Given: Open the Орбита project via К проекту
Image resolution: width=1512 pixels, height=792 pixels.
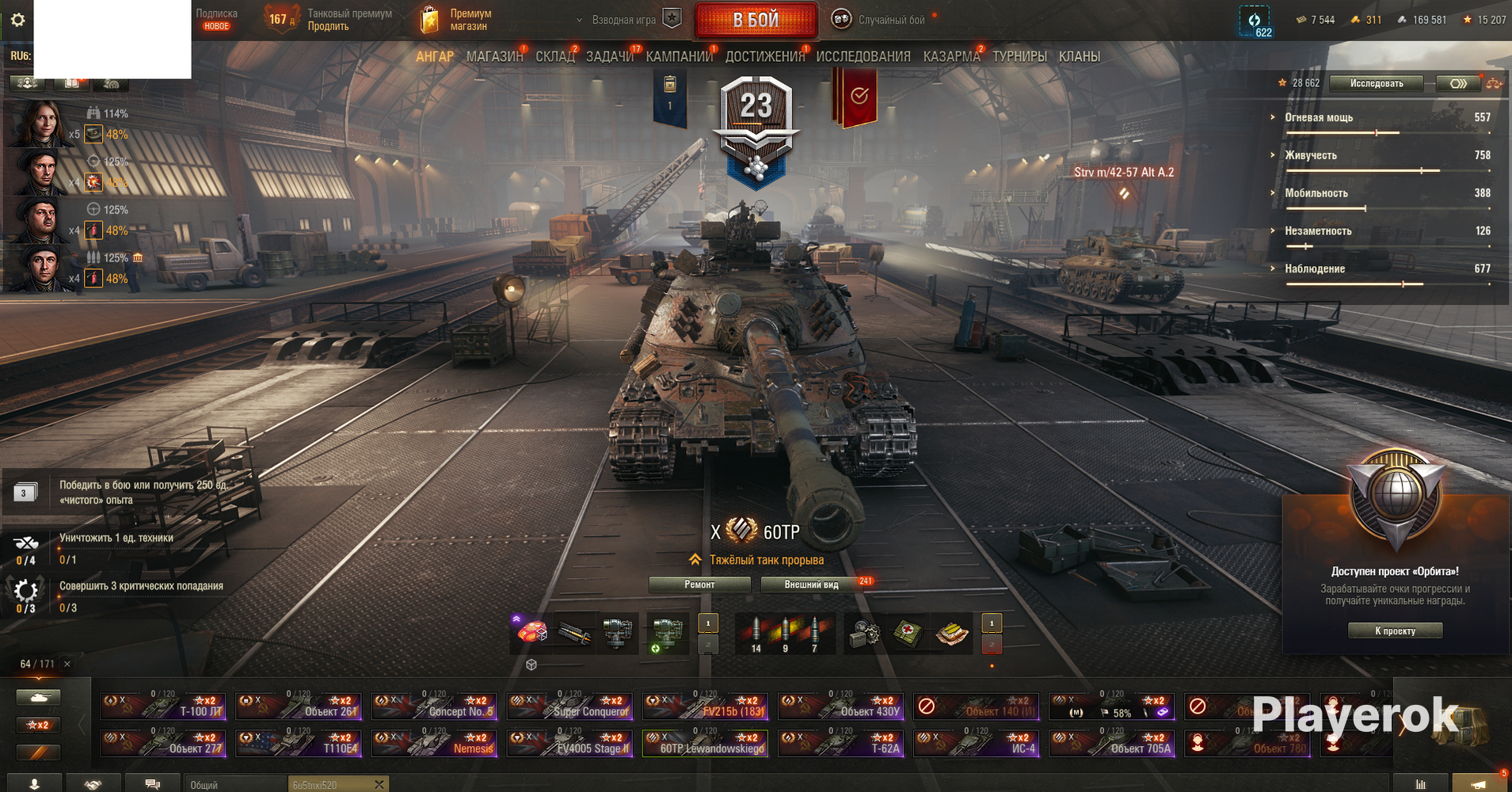Looking at the screenshot, I should (1395, 630).
